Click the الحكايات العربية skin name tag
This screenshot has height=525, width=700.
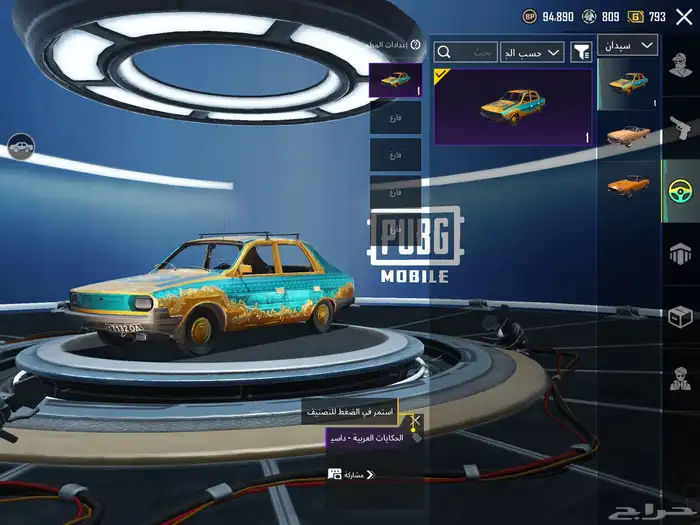coord(366,438)
